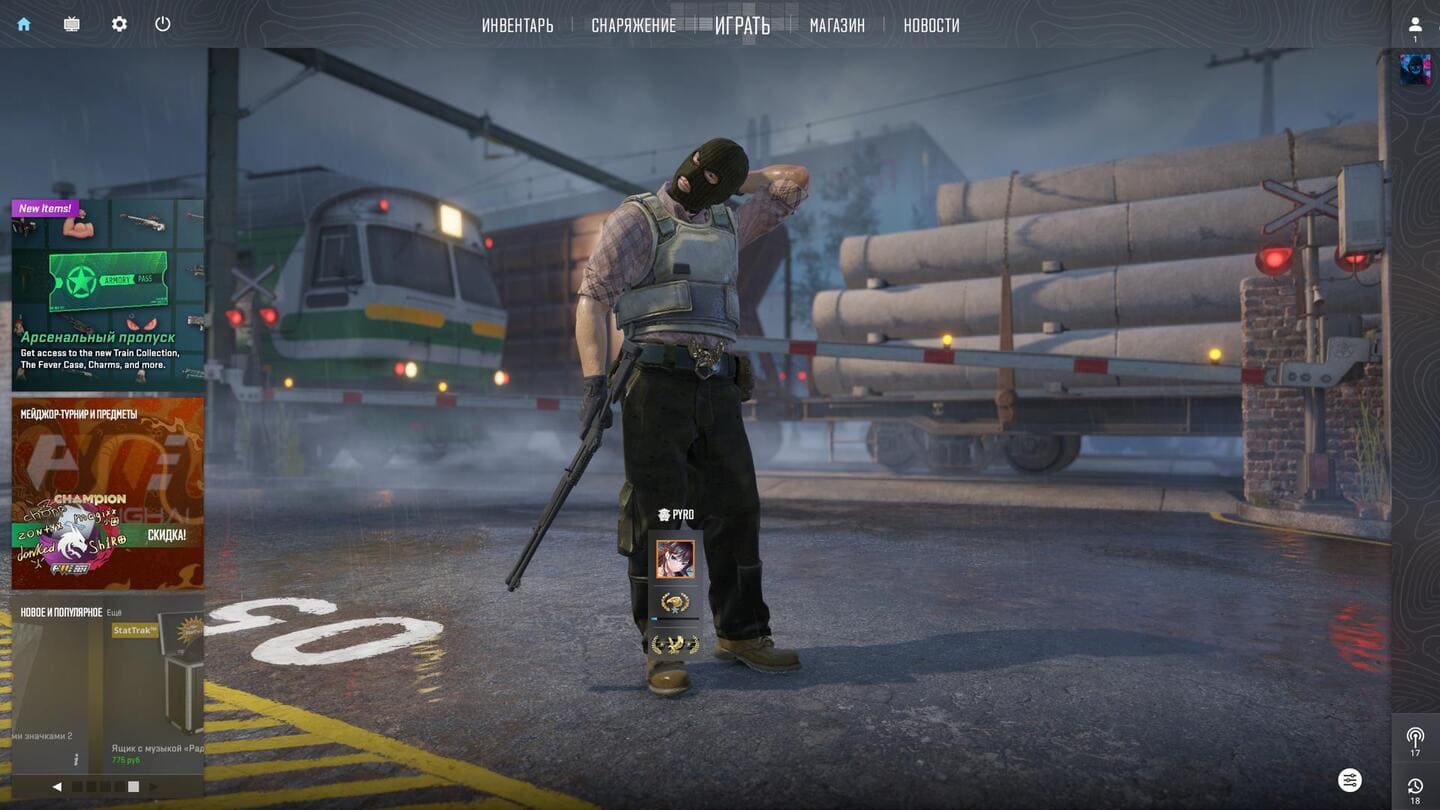Click the profile avatar in the sidebar
The width and height of the screenshot is (1440, 810).
[x=1415, y=69]
